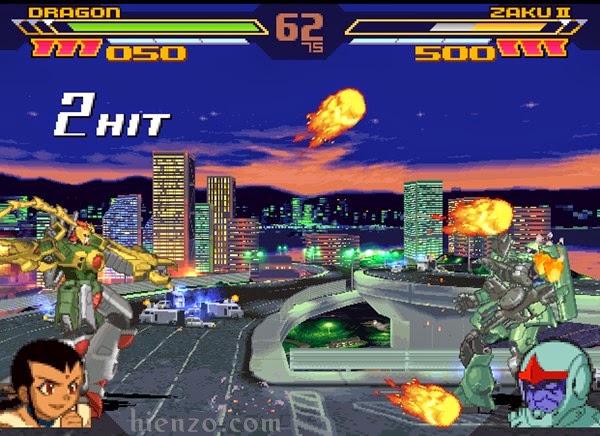Select the Zaku II pilot portrait
600x436 pixels.
(x=553, y=386)
